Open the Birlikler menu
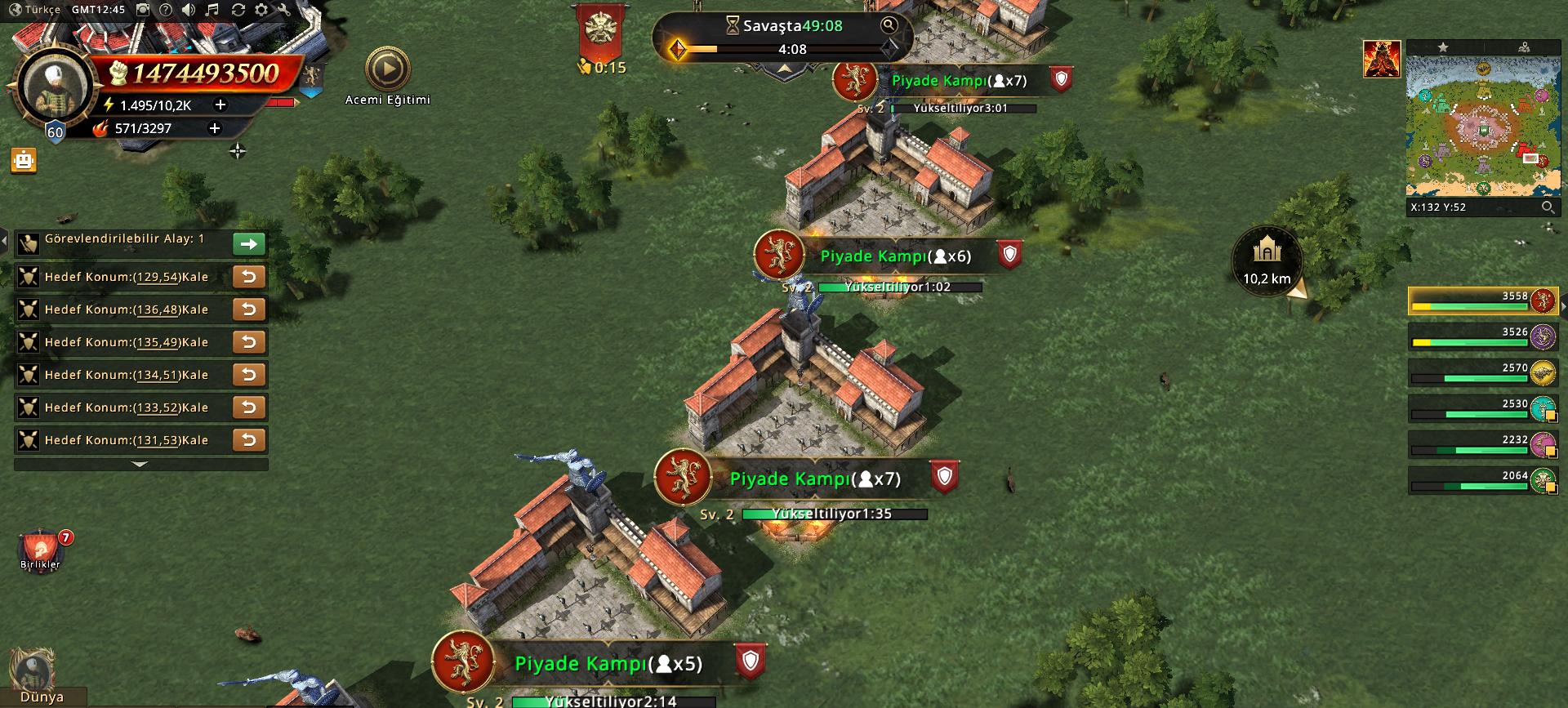The width and height of the screenshot is (1568, 708). [40, 549]
